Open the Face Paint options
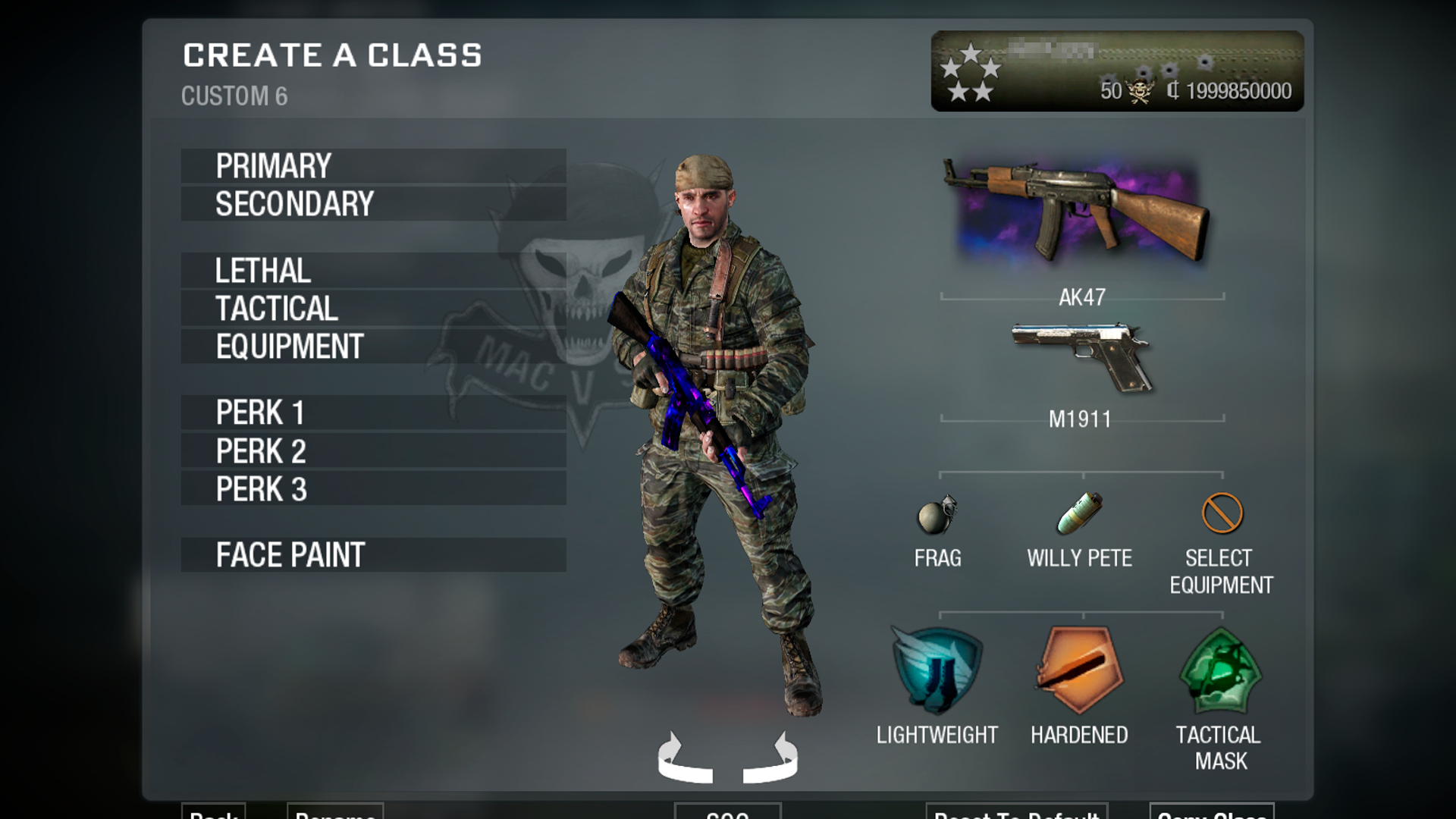This screenshot has width=1456, height=819. pos(373,555)
